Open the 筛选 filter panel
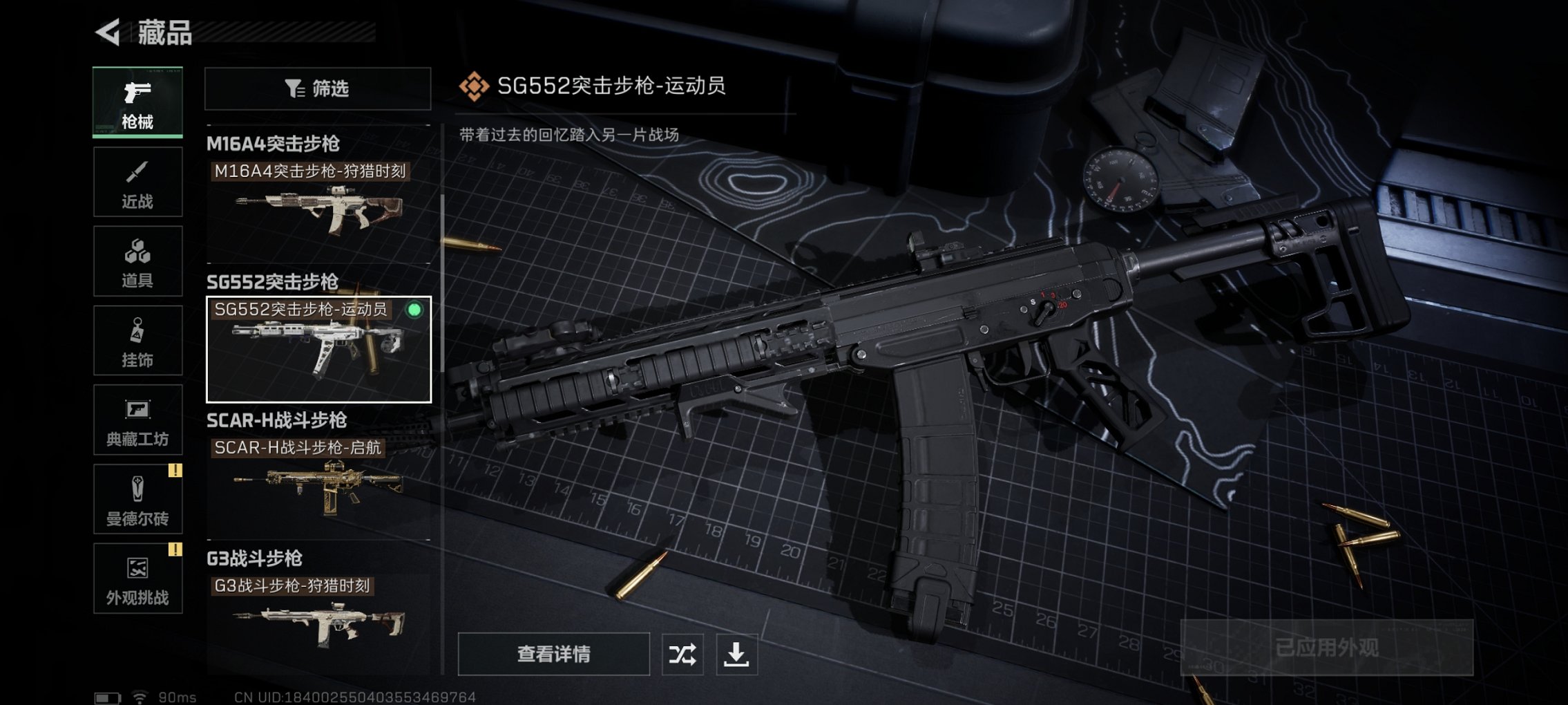Screen dimensions: 1568x705 (x=316, y=89)
